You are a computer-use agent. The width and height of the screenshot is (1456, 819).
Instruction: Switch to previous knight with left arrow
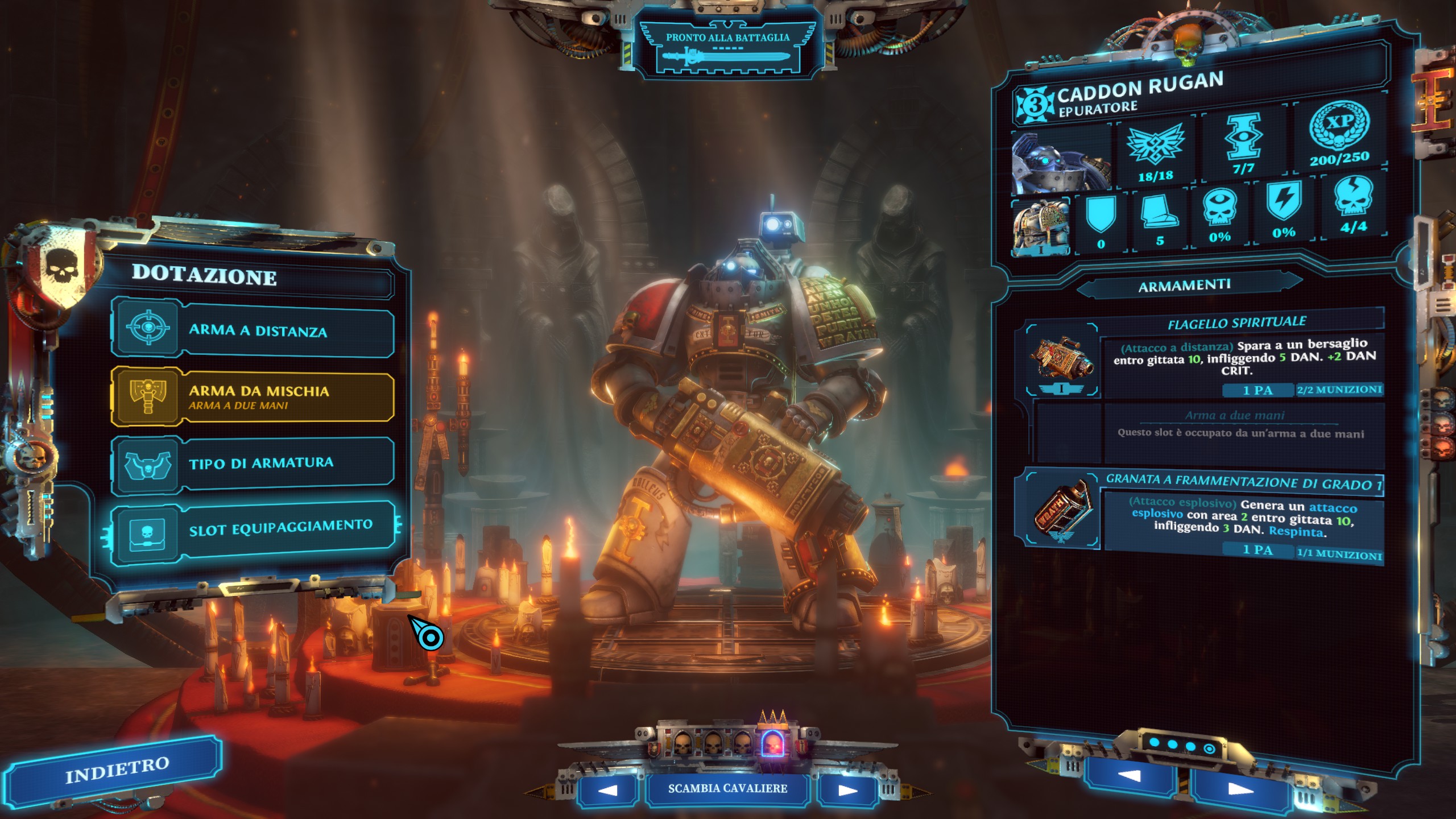[x=608, y=790]
